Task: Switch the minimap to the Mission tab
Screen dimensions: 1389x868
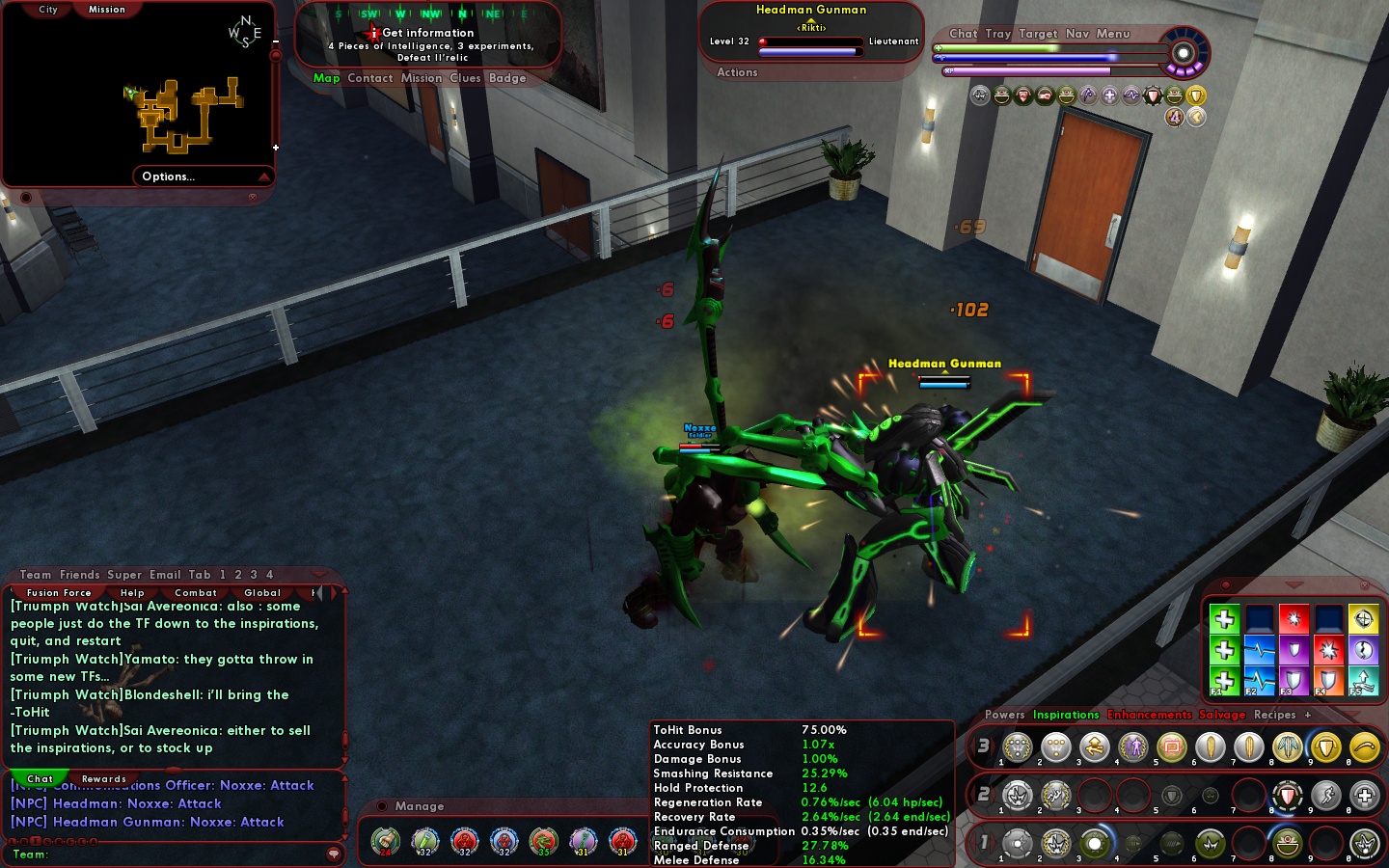Action: tap(107, 10)
